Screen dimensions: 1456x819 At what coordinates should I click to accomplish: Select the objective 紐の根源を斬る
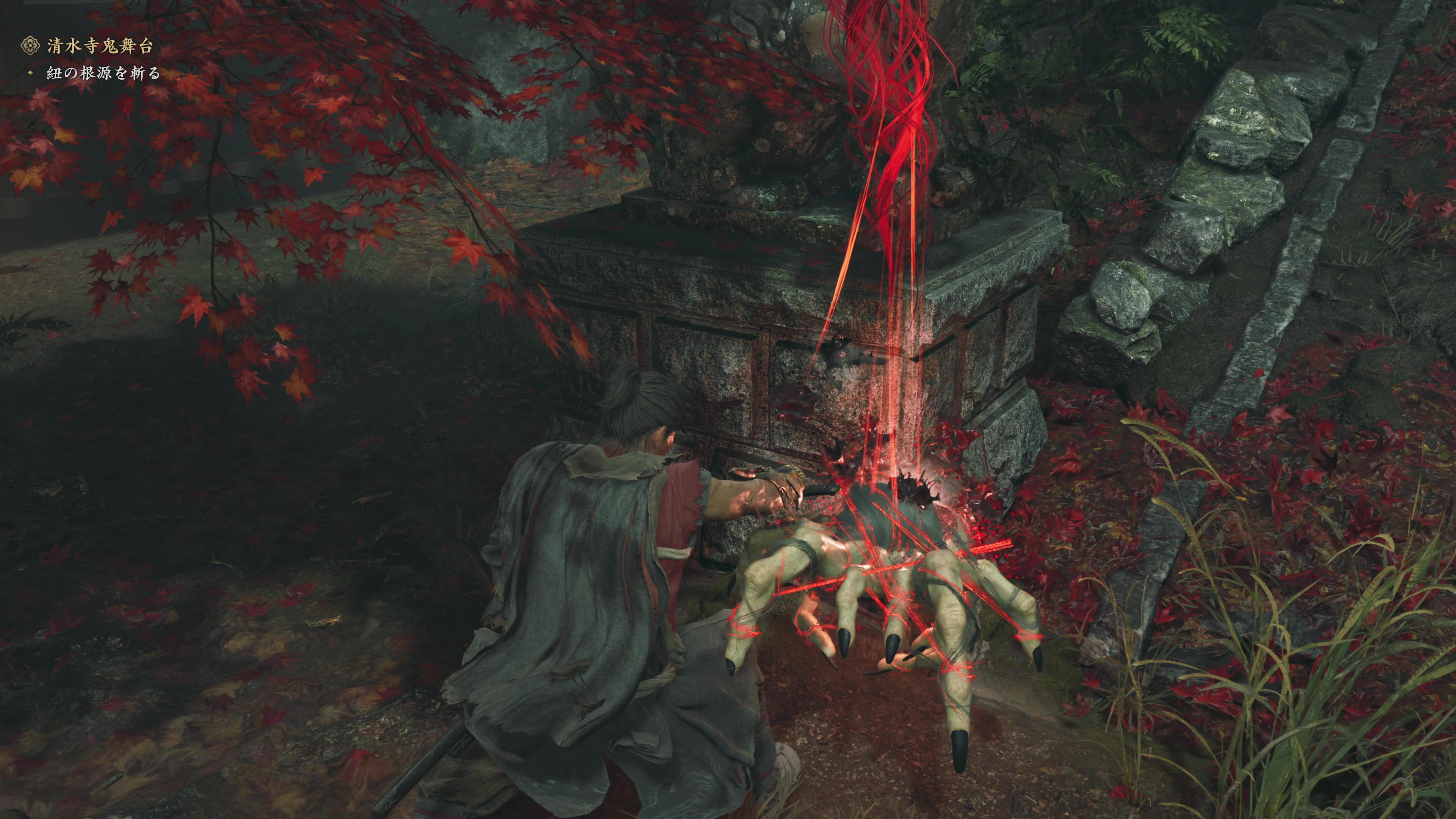(104, 74)
